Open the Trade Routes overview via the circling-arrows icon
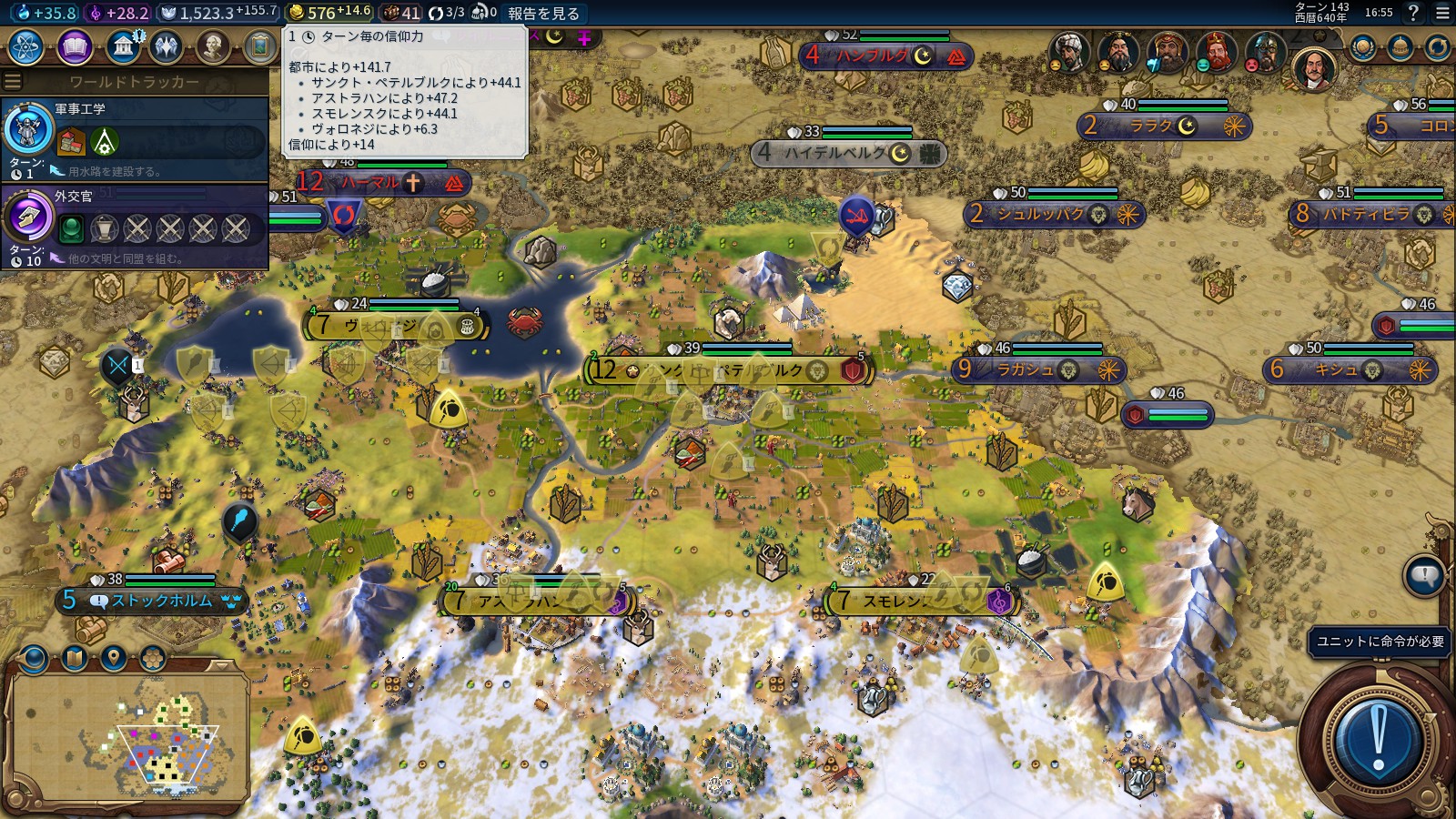 click(x=1439, y=45)
